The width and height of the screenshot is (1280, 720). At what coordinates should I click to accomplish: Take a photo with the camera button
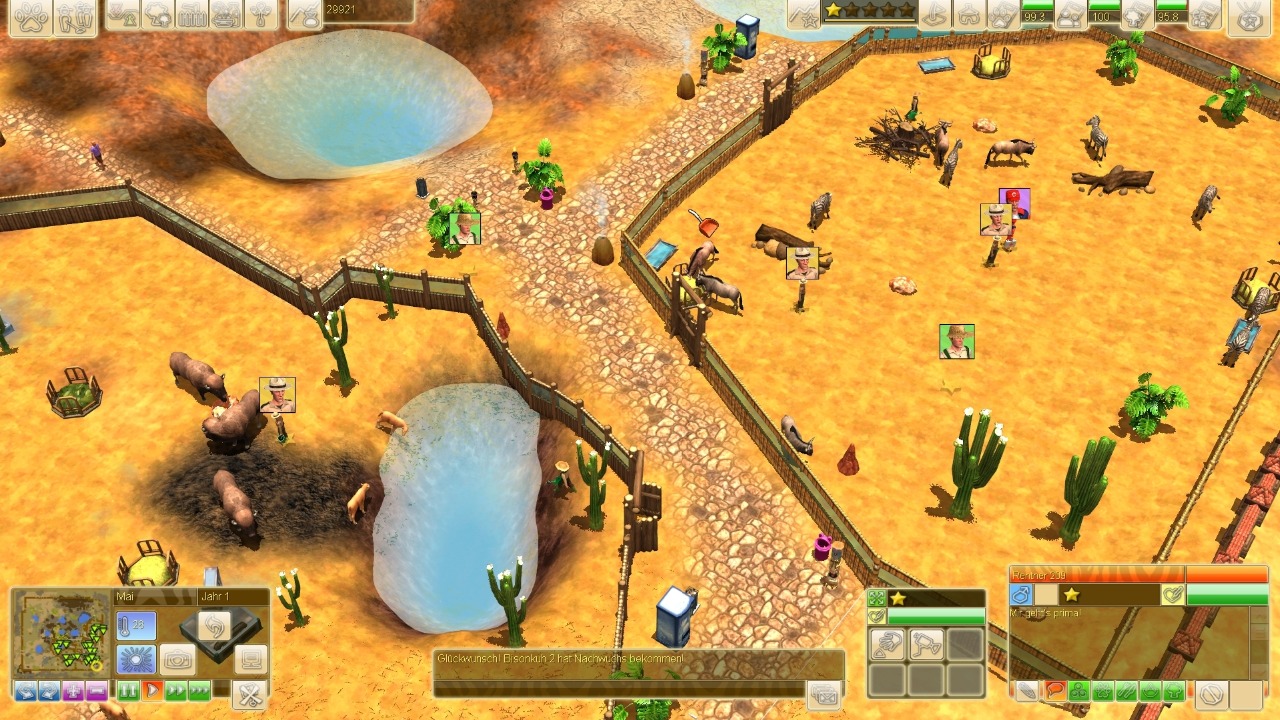(x=178, y=660)
